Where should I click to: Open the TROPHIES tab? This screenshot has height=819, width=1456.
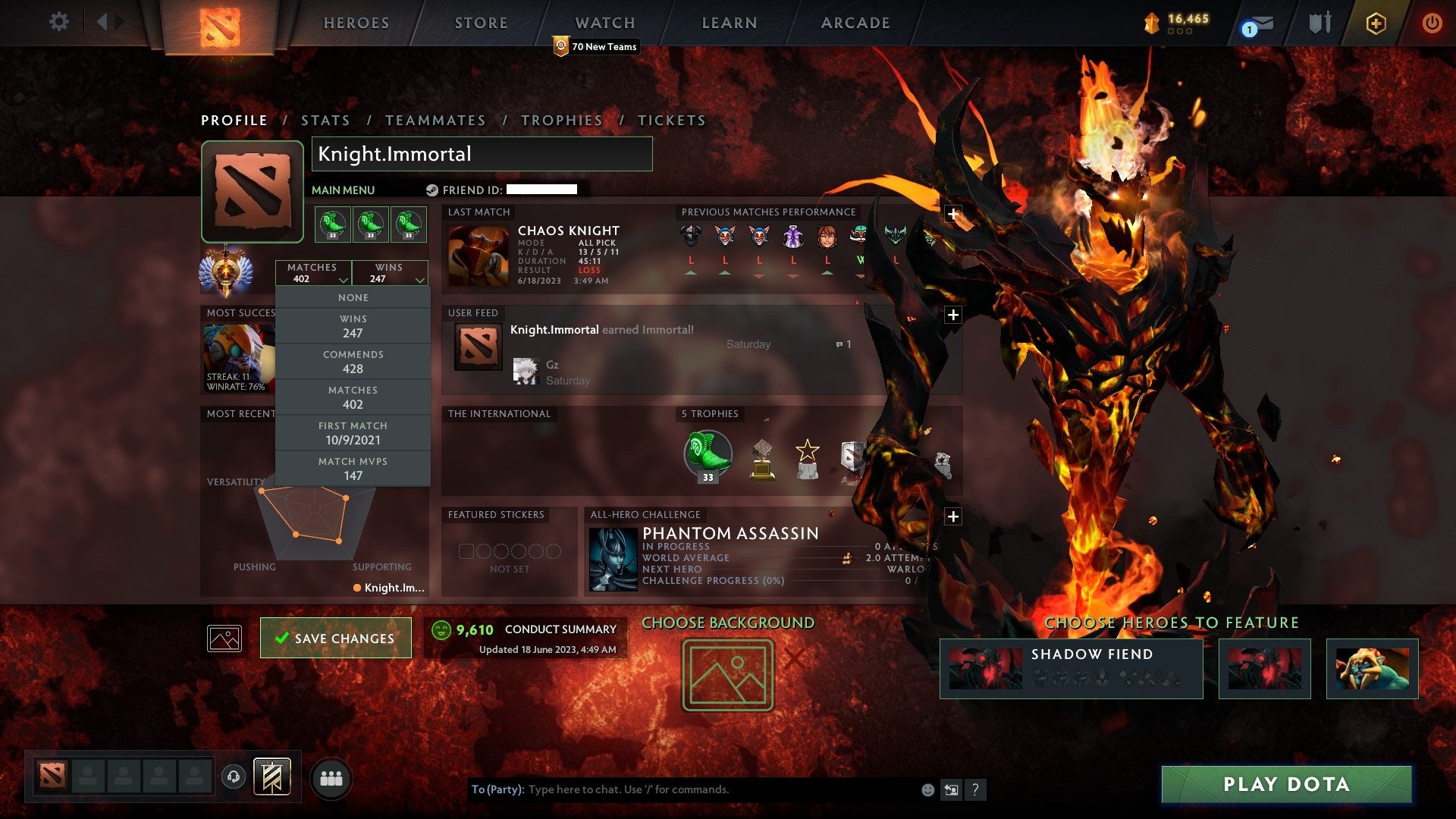point(561,120)
